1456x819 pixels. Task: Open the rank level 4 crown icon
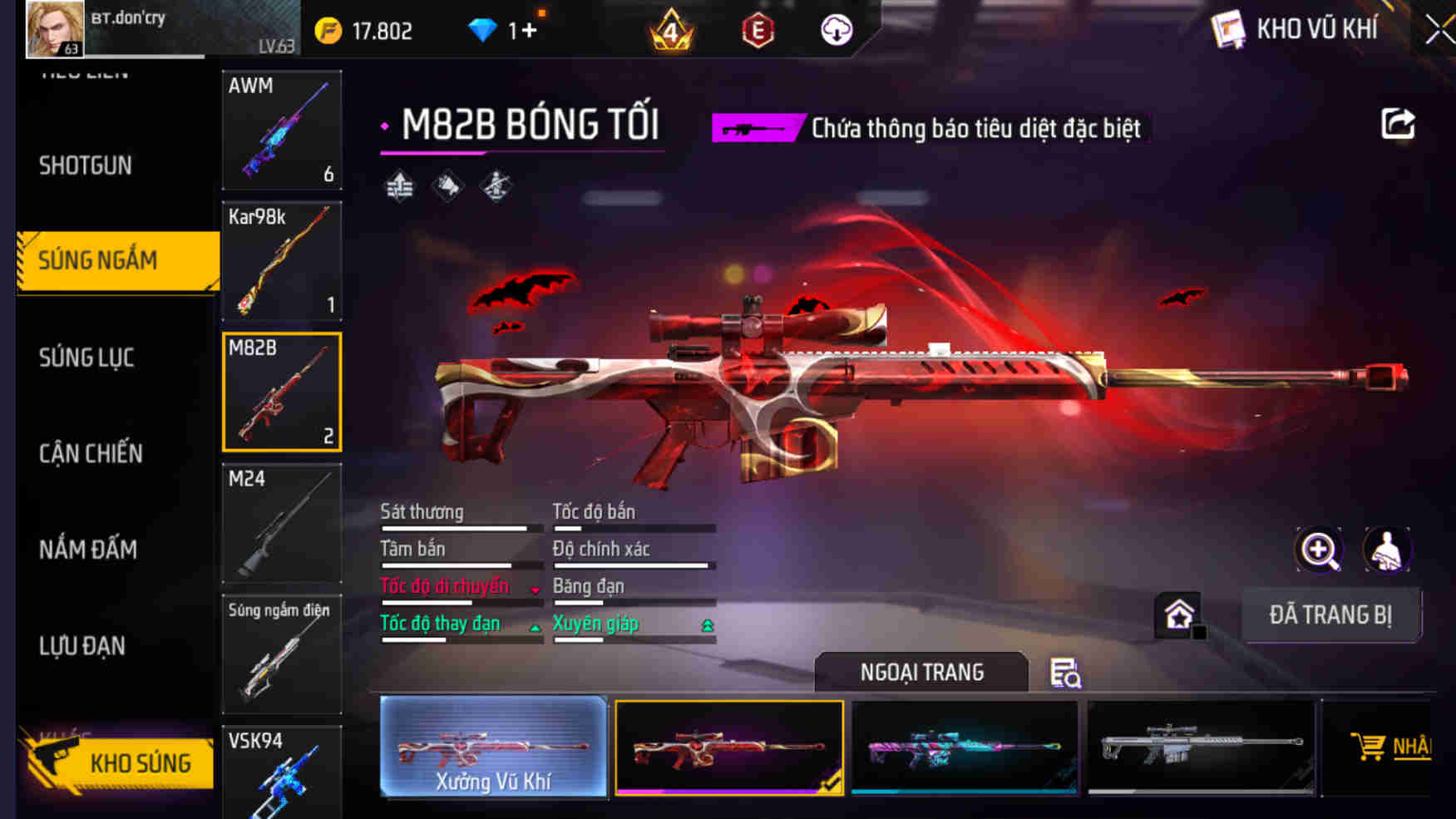pos(669,32)
